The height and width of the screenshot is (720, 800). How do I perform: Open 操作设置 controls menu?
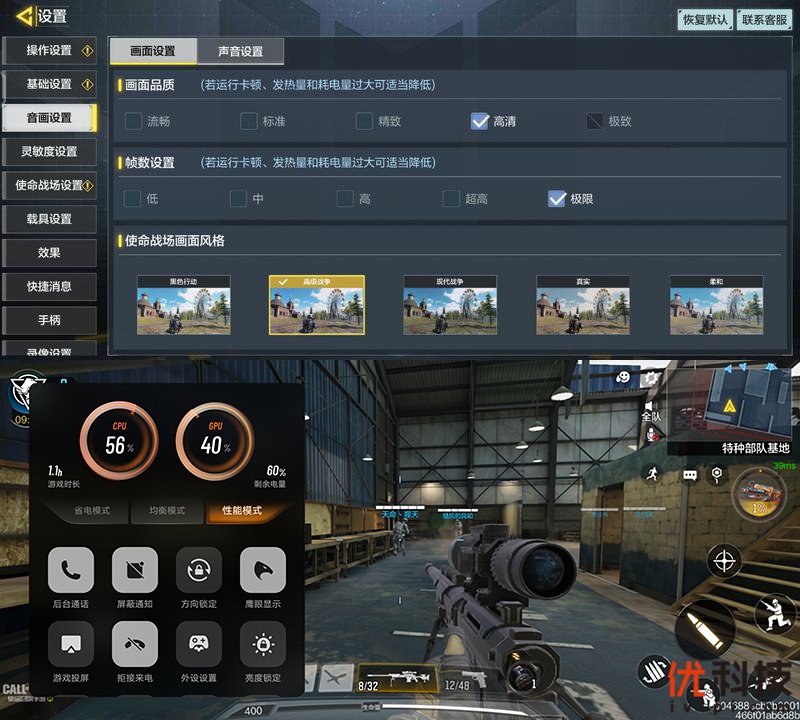coord(49,50)
